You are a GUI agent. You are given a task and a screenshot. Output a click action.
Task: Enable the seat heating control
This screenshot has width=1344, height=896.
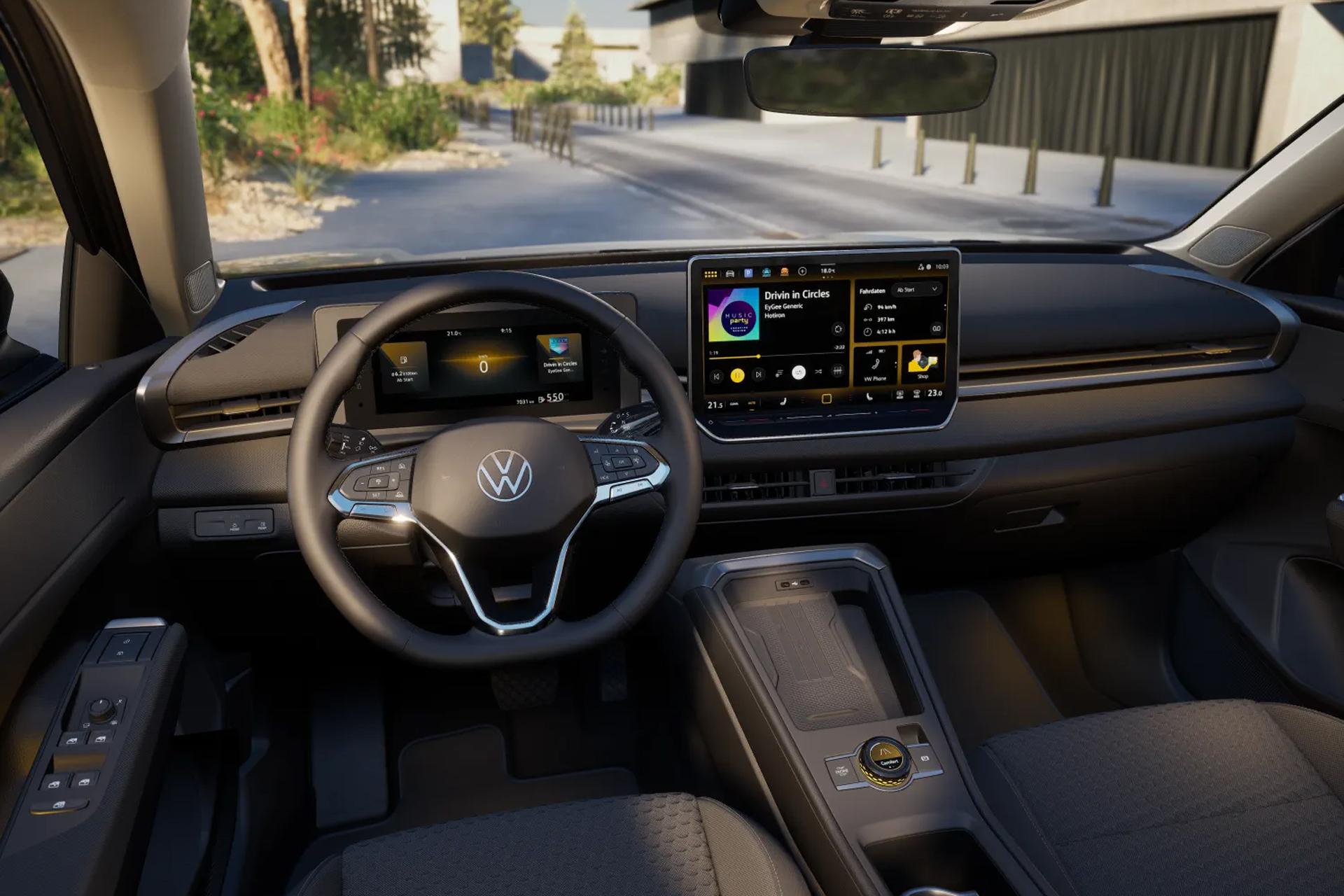pyautogui.click(x=784, y=402)
